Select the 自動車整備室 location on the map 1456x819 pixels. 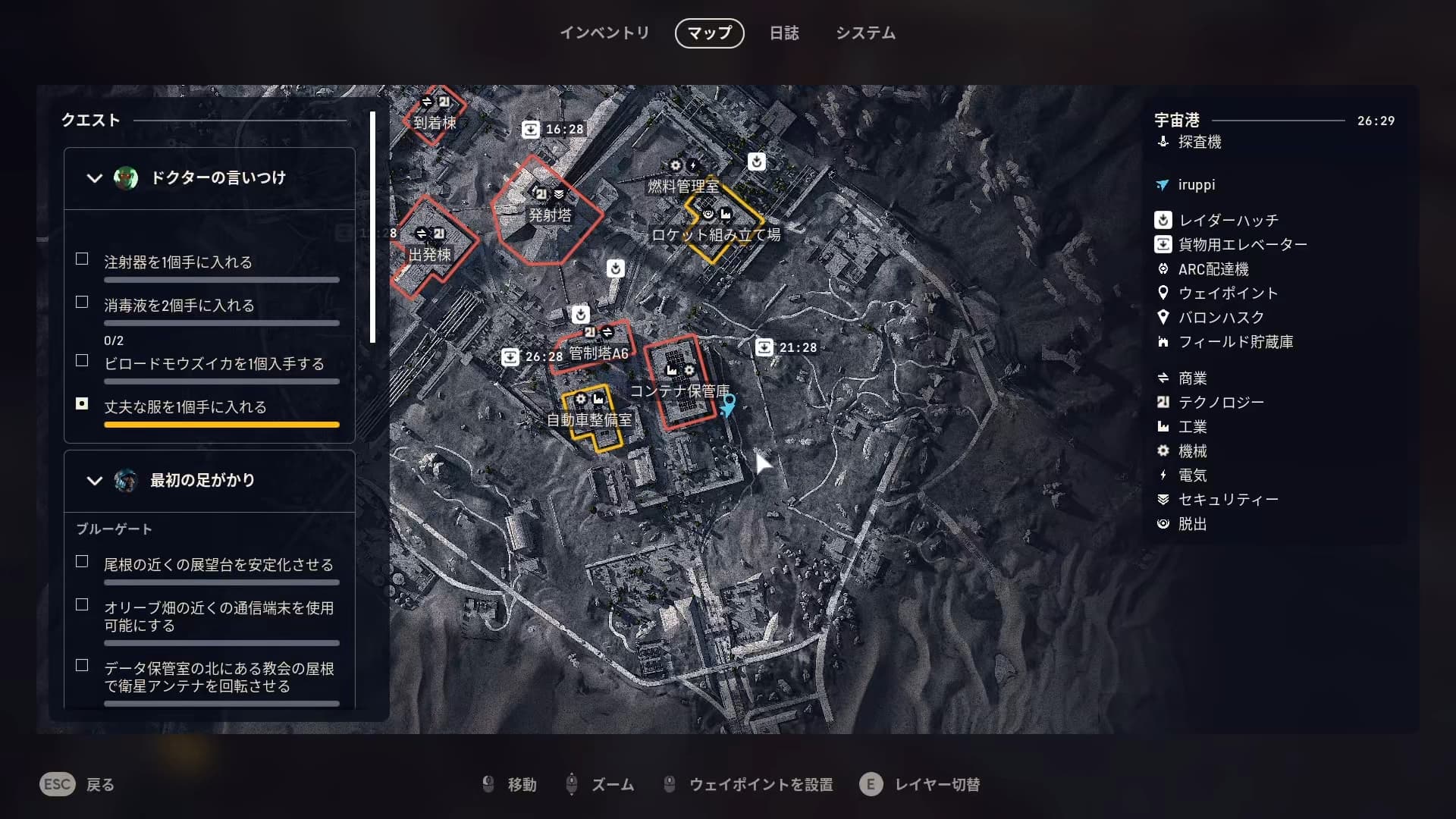pos(589,420)
